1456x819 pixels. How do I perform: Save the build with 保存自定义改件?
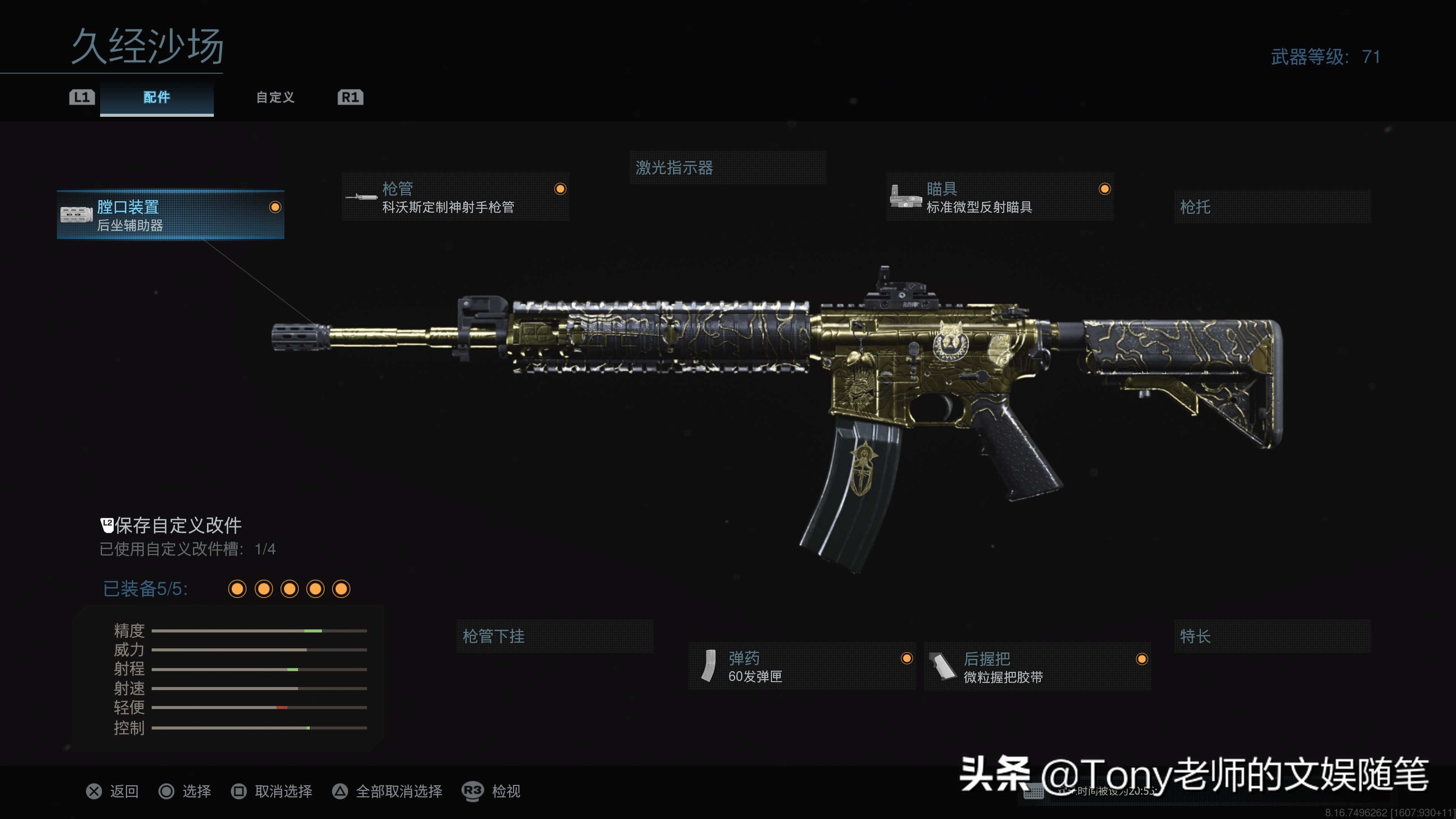click(171, 526)
